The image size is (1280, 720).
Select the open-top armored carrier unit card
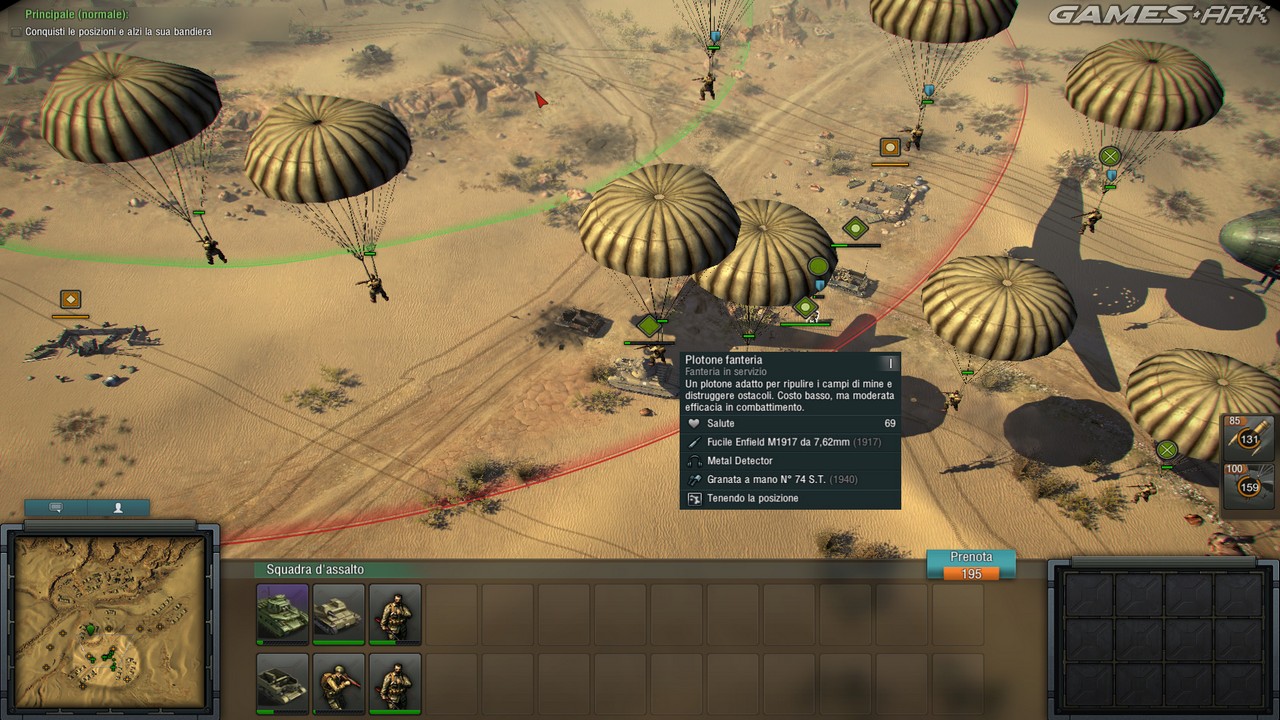point(283,682)
